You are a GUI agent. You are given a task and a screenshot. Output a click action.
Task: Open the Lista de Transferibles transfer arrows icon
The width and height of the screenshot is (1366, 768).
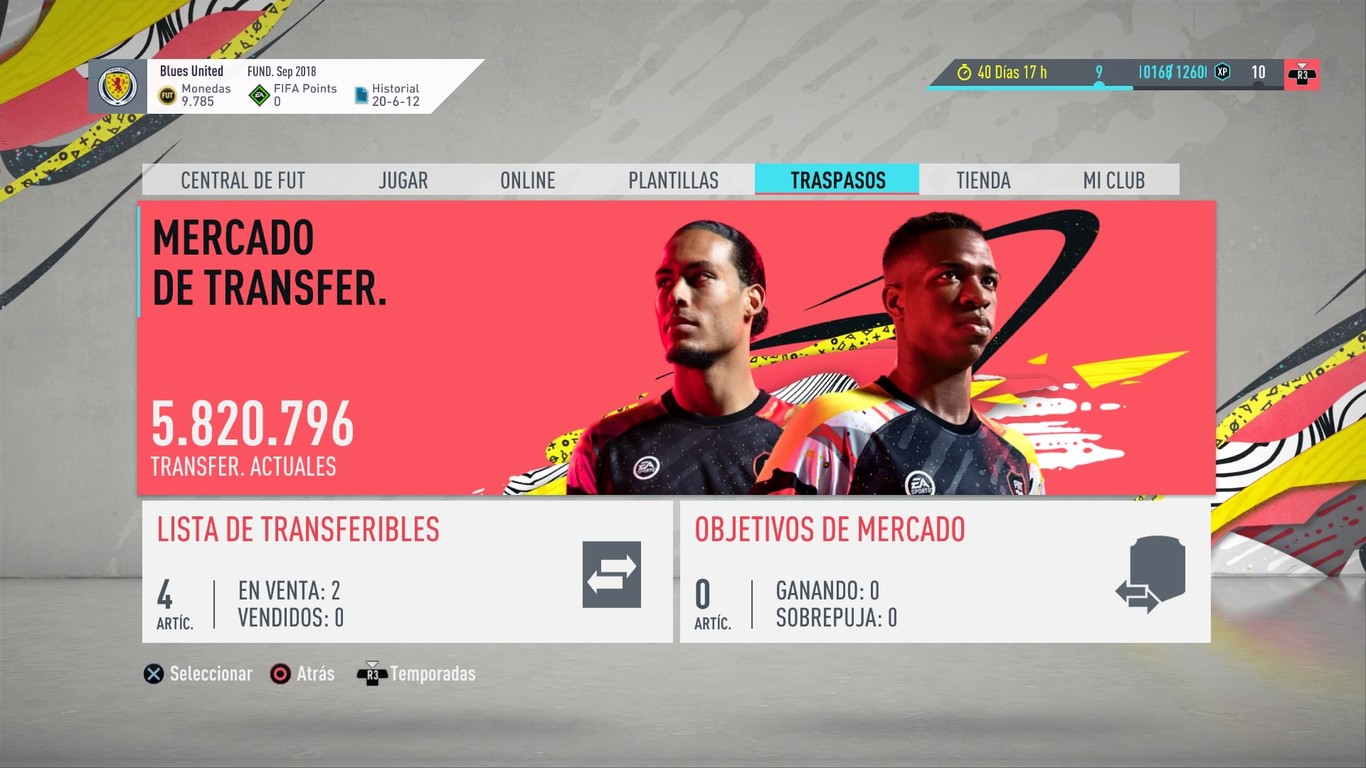point(612,573)
